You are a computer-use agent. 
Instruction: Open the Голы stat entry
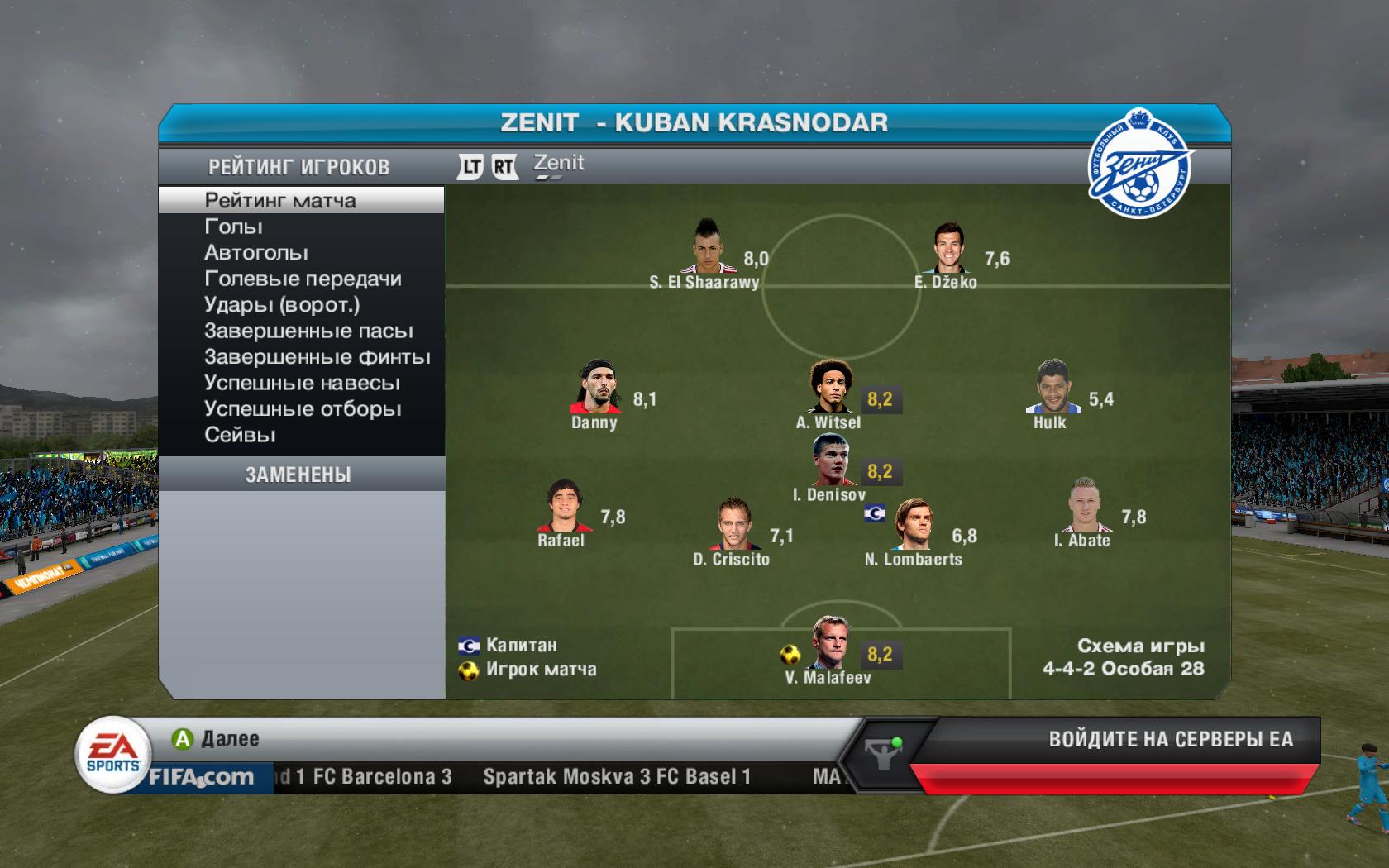[x=233, y=227]
